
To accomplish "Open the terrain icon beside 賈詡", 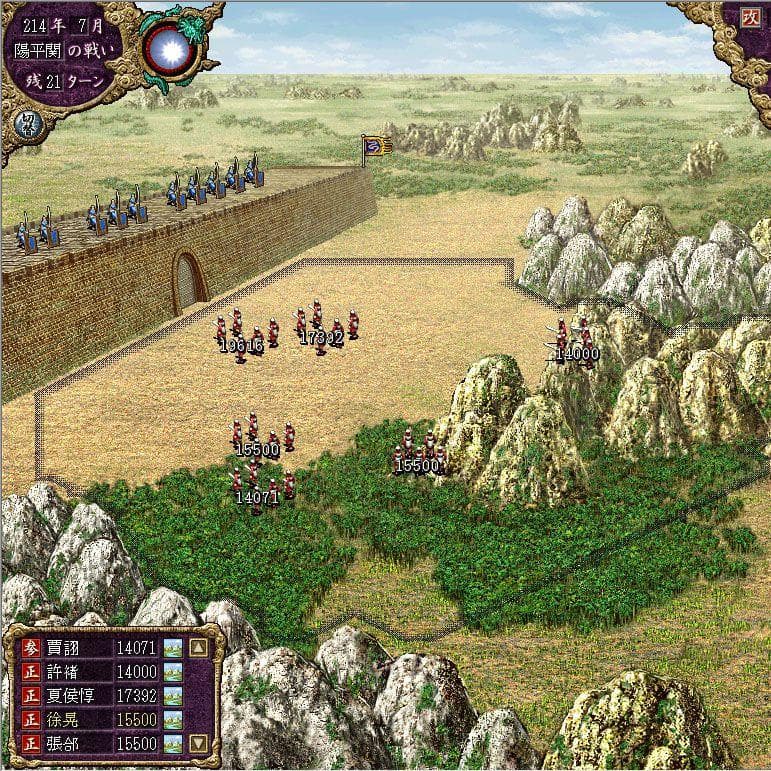I will pos(173,647).
